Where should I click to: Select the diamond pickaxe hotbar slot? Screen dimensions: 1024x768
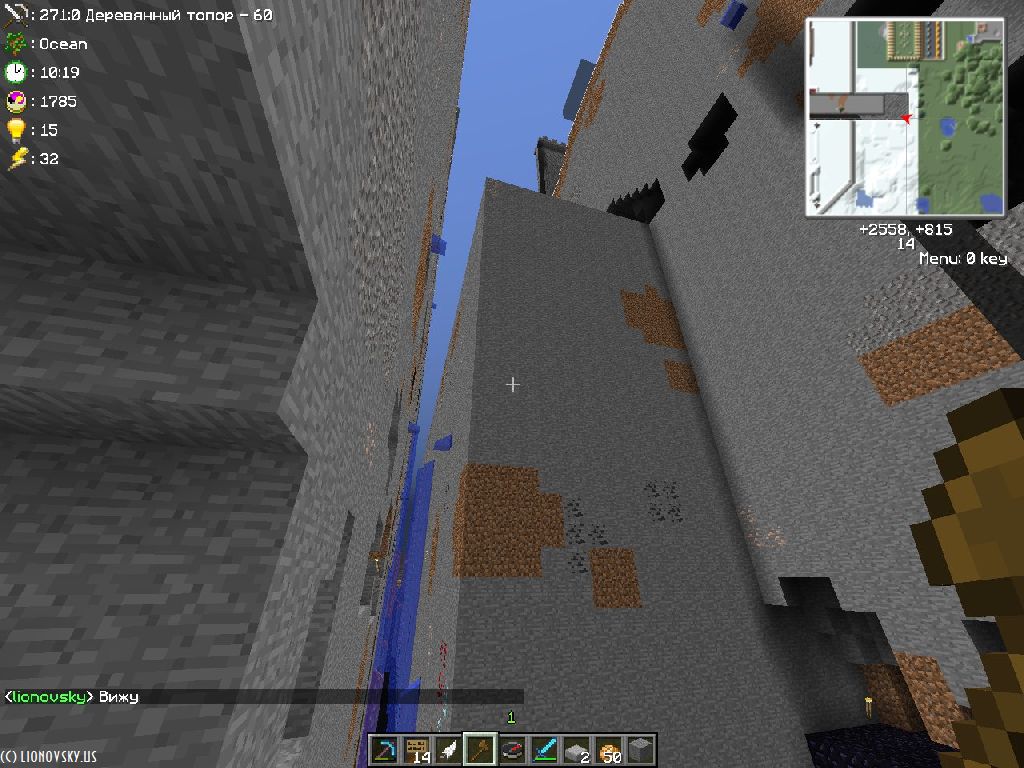[x=384, y=750]
